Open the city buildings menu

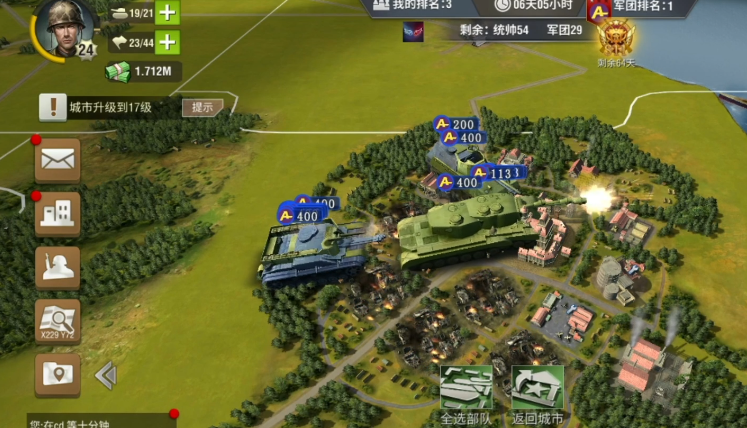coord(58,213)
